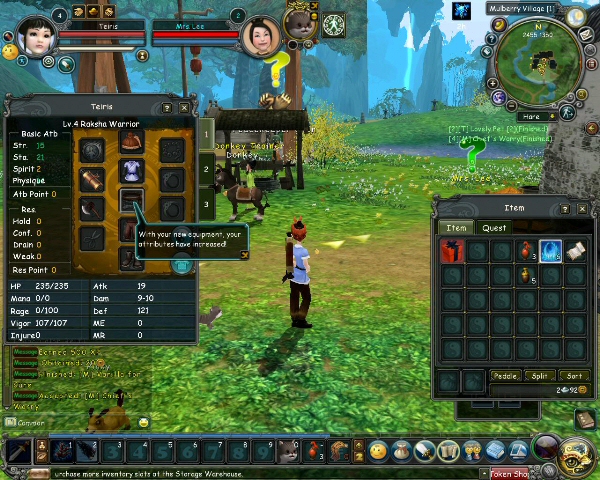
Task: Select the highlighted blue glowing item
Action: [550, 251]
